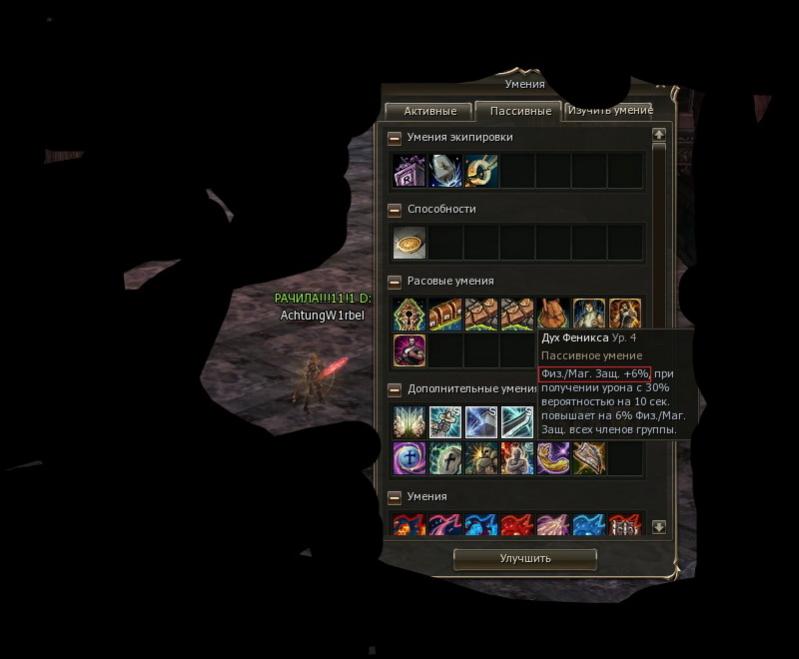Select the muscular man racial skill icon
Image resolution: width=799 pixels, height=659 pixels.
click(409, 351)
